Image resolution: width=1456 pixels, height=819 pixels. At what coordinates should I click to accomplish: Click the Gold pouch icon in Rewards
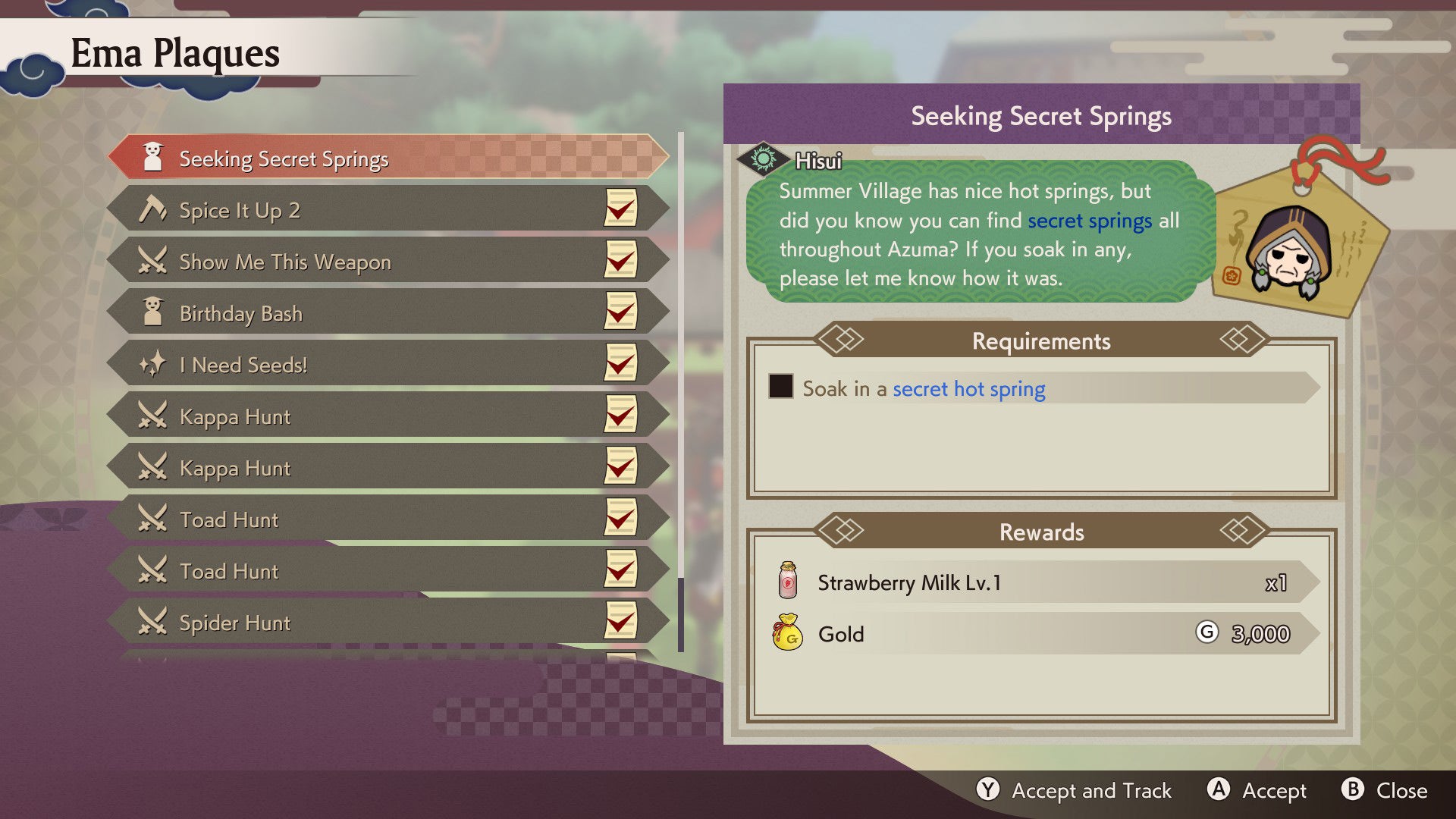(x=789, y=634)
